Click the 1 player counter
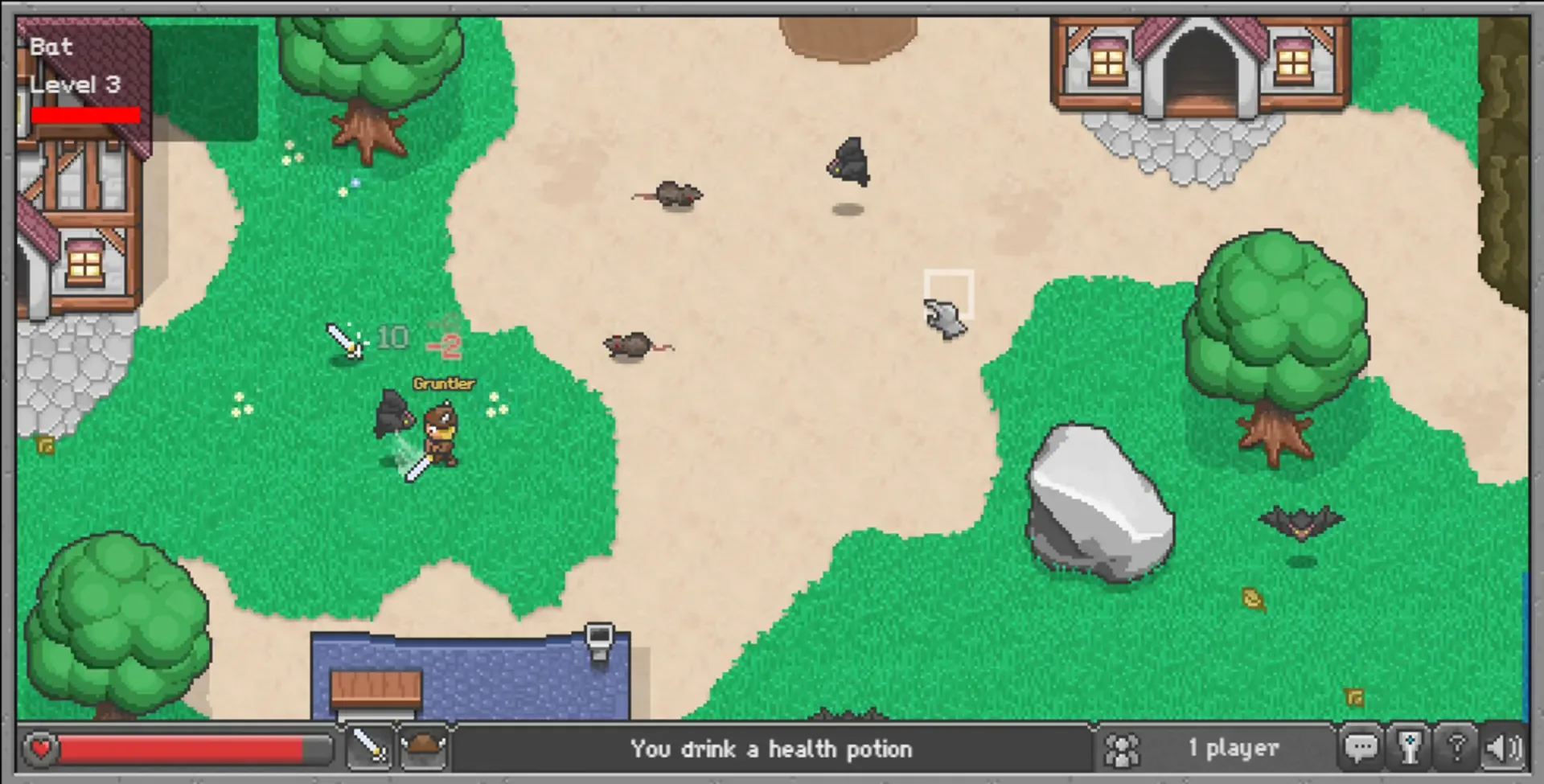The width and height of the screenshot is (1544, 784). click(x=1234, y=747)
